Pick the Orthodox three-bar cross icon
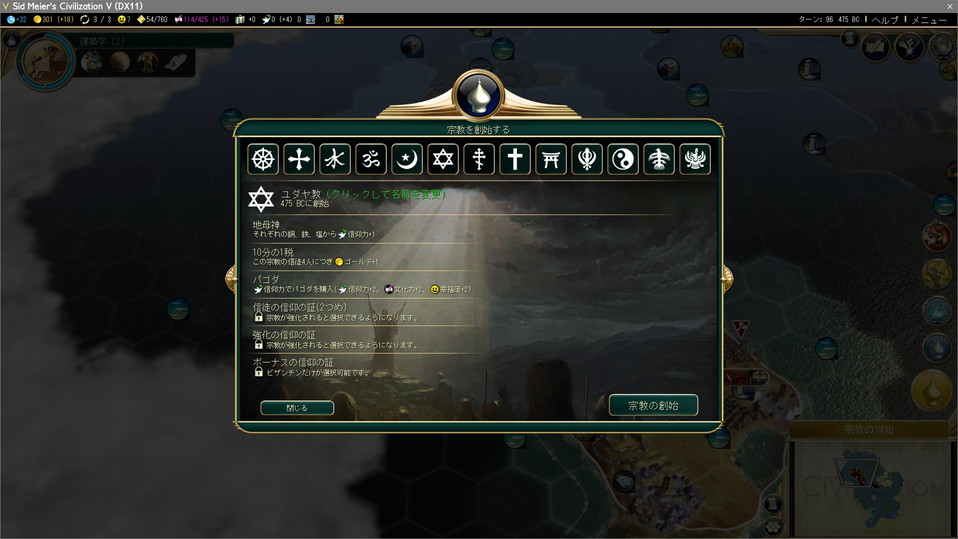The image size is (958, 539). coord(479,159)
